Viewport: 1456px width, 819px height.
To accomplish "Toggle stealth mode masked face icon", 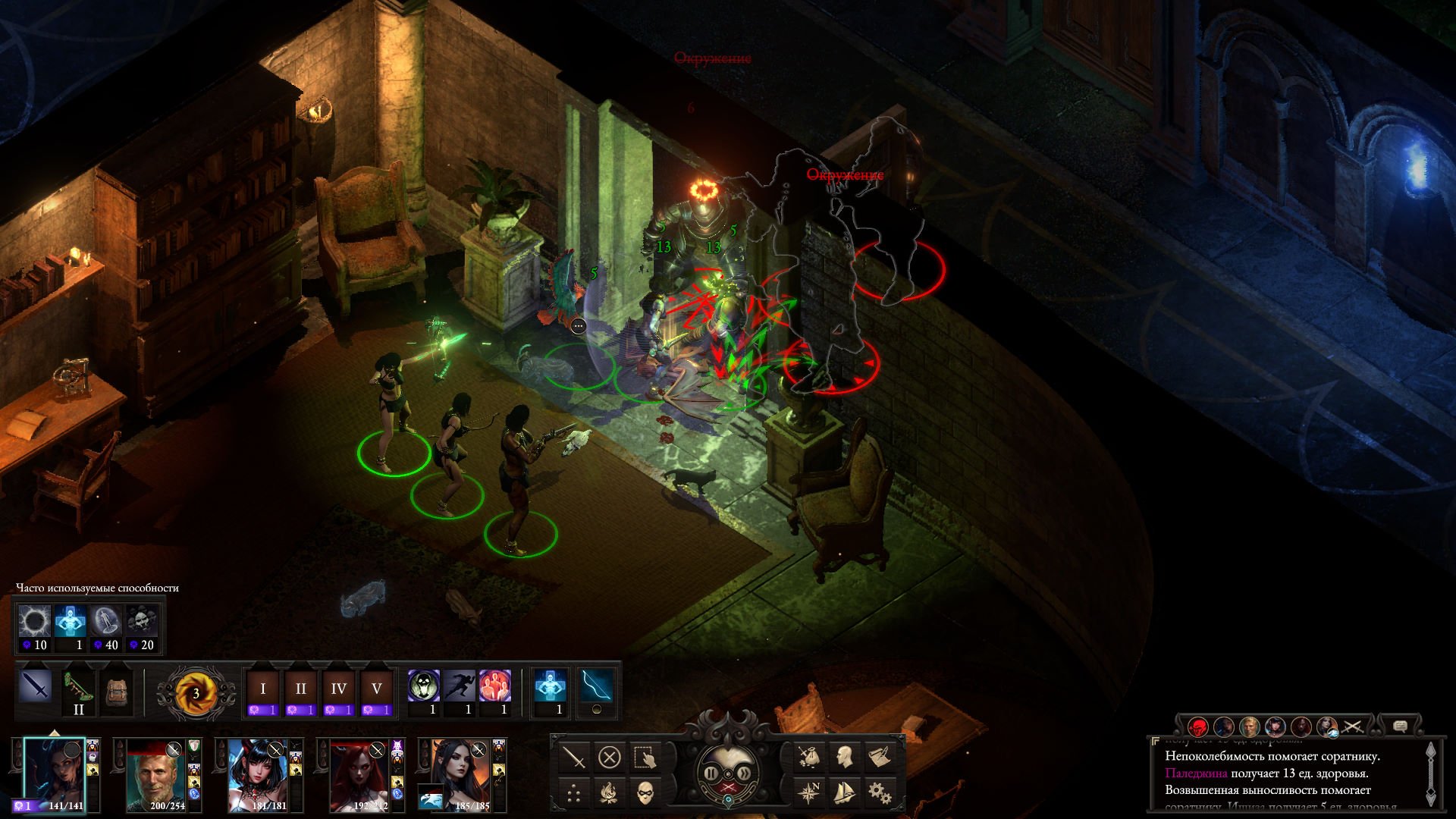I will click(x=645, y=793).
